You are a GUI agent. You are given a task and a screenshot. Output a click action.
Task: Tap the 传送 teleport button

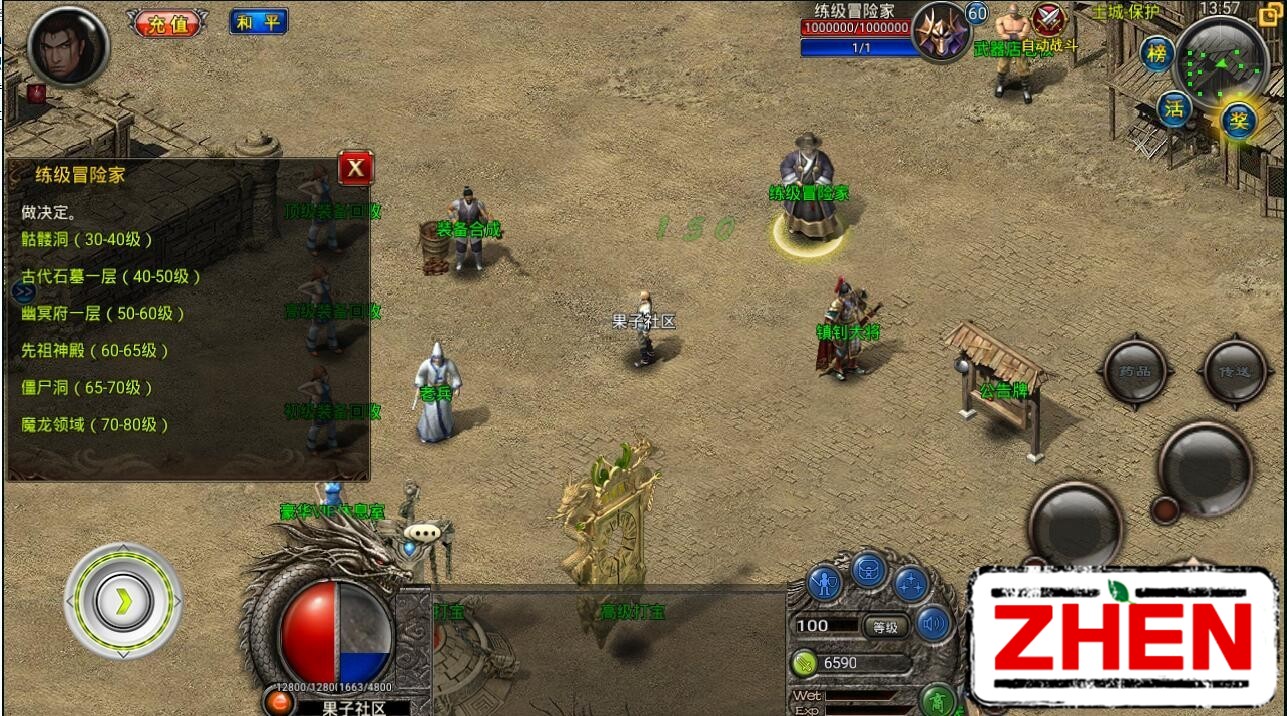point(1235,372)
